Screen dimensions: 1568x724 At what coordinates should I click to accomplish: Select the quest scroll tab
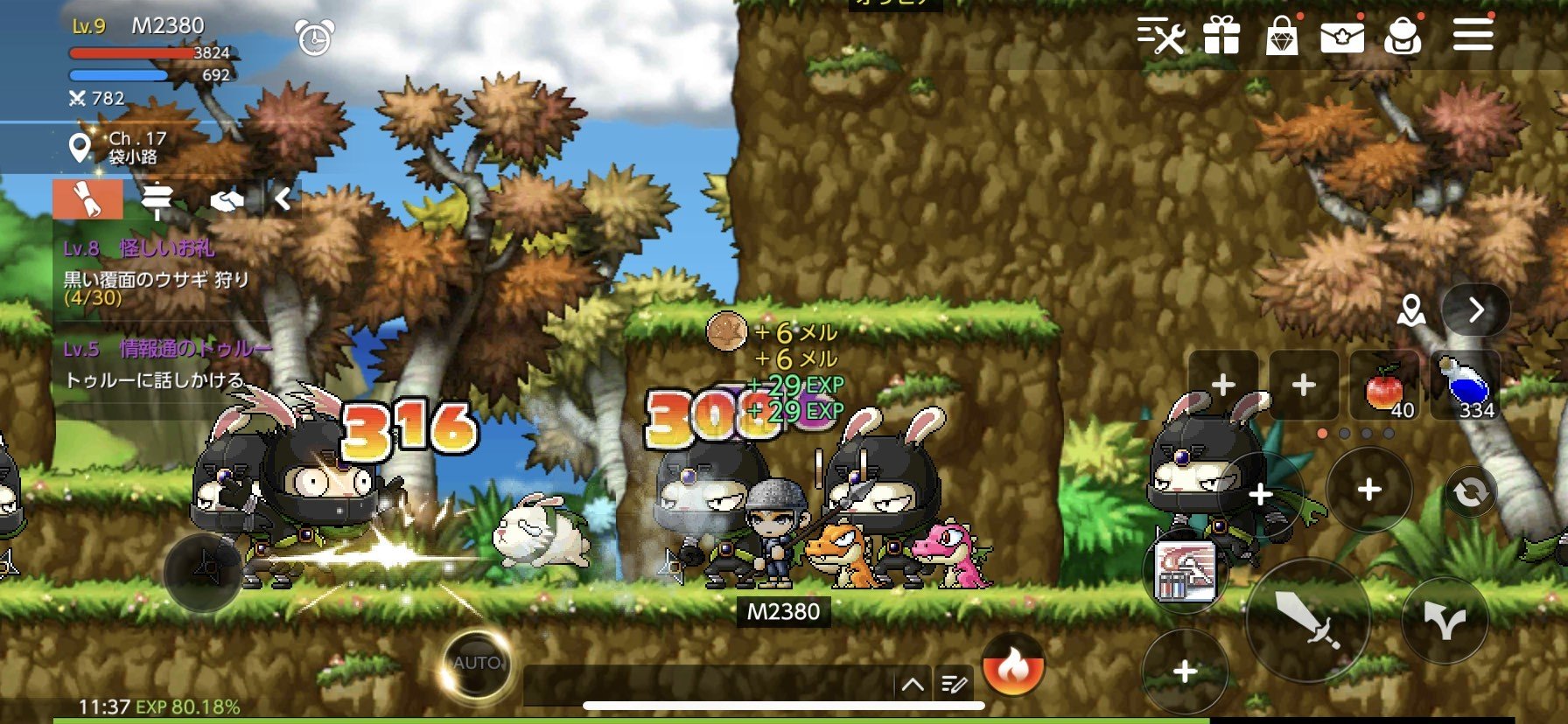coord(87,200)
